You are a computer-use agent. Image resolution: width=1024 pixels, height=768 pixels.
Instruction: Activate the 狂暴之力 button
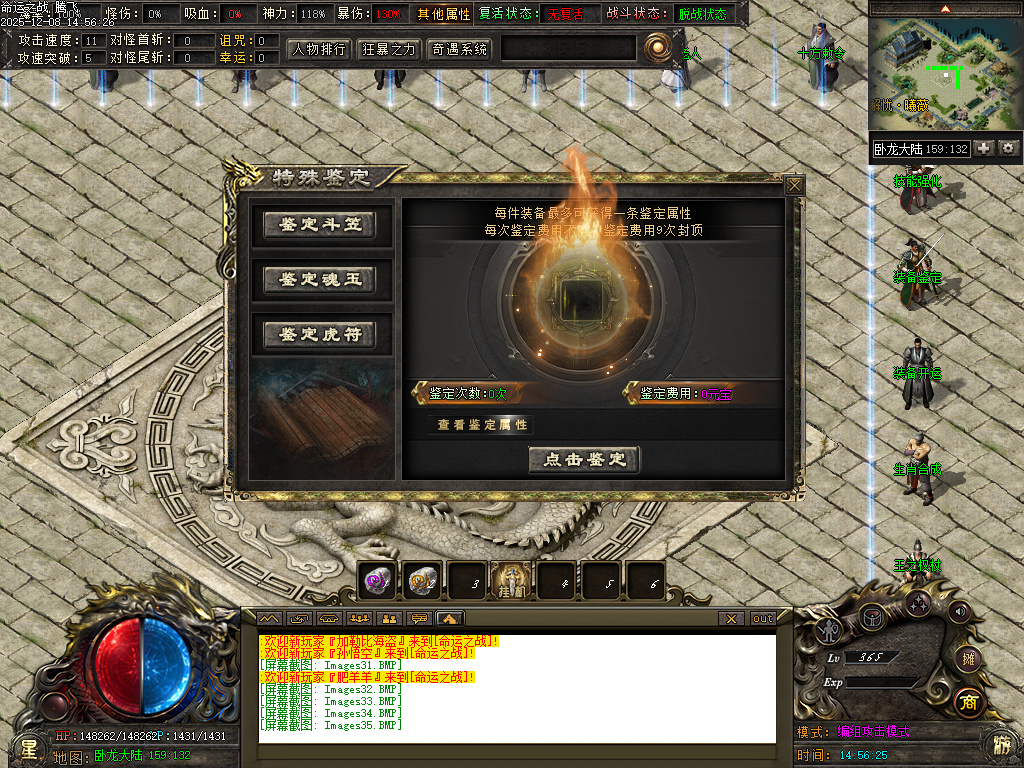coord(388,49)
